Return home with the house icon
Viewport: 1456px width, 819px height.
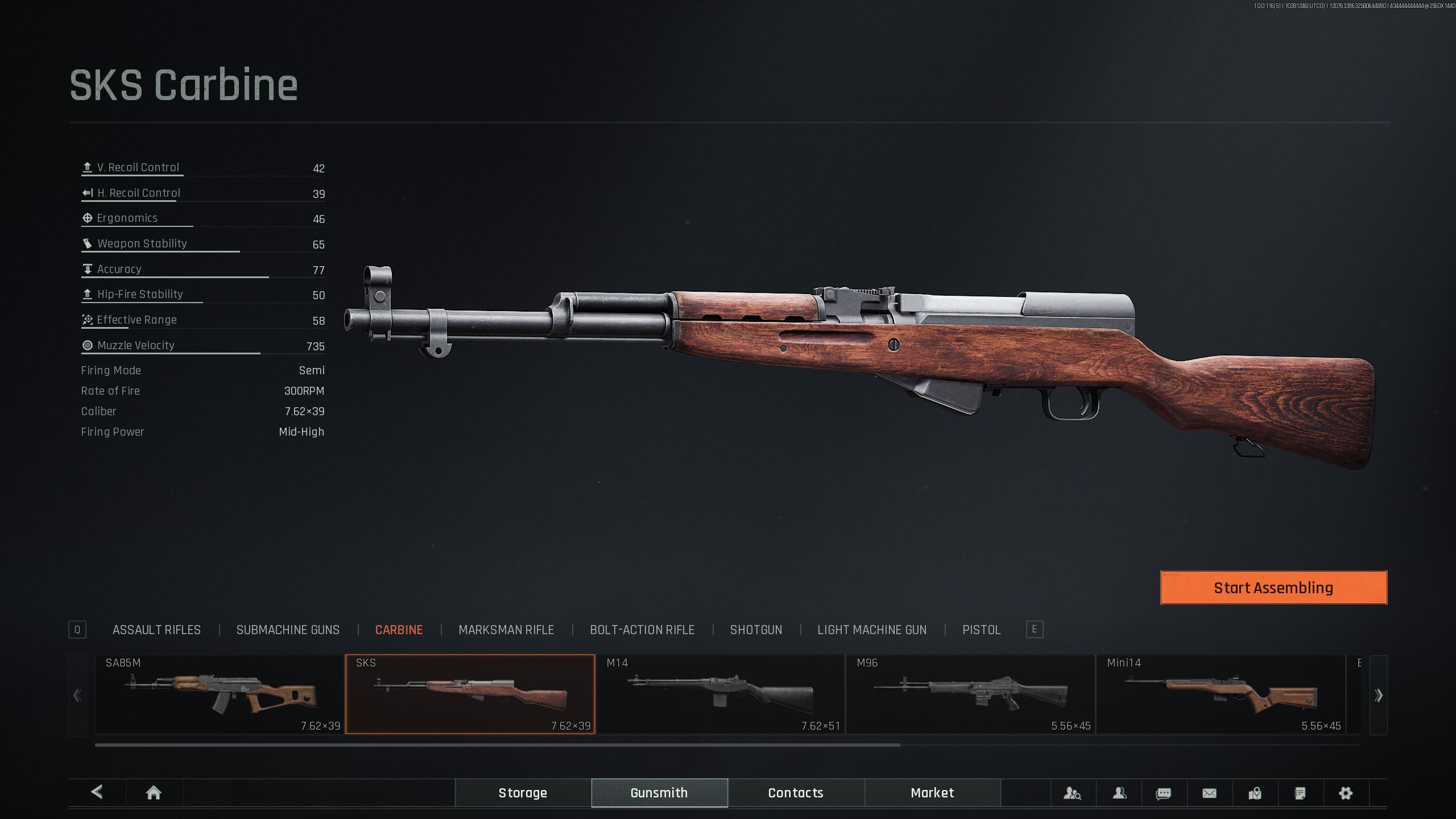pos(154,793)
